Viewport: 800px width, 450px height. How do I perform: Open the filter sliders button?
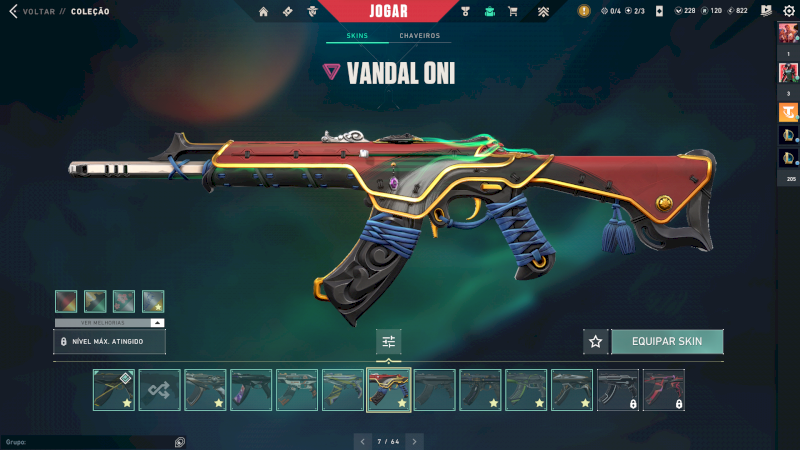(x=389, y=341)
